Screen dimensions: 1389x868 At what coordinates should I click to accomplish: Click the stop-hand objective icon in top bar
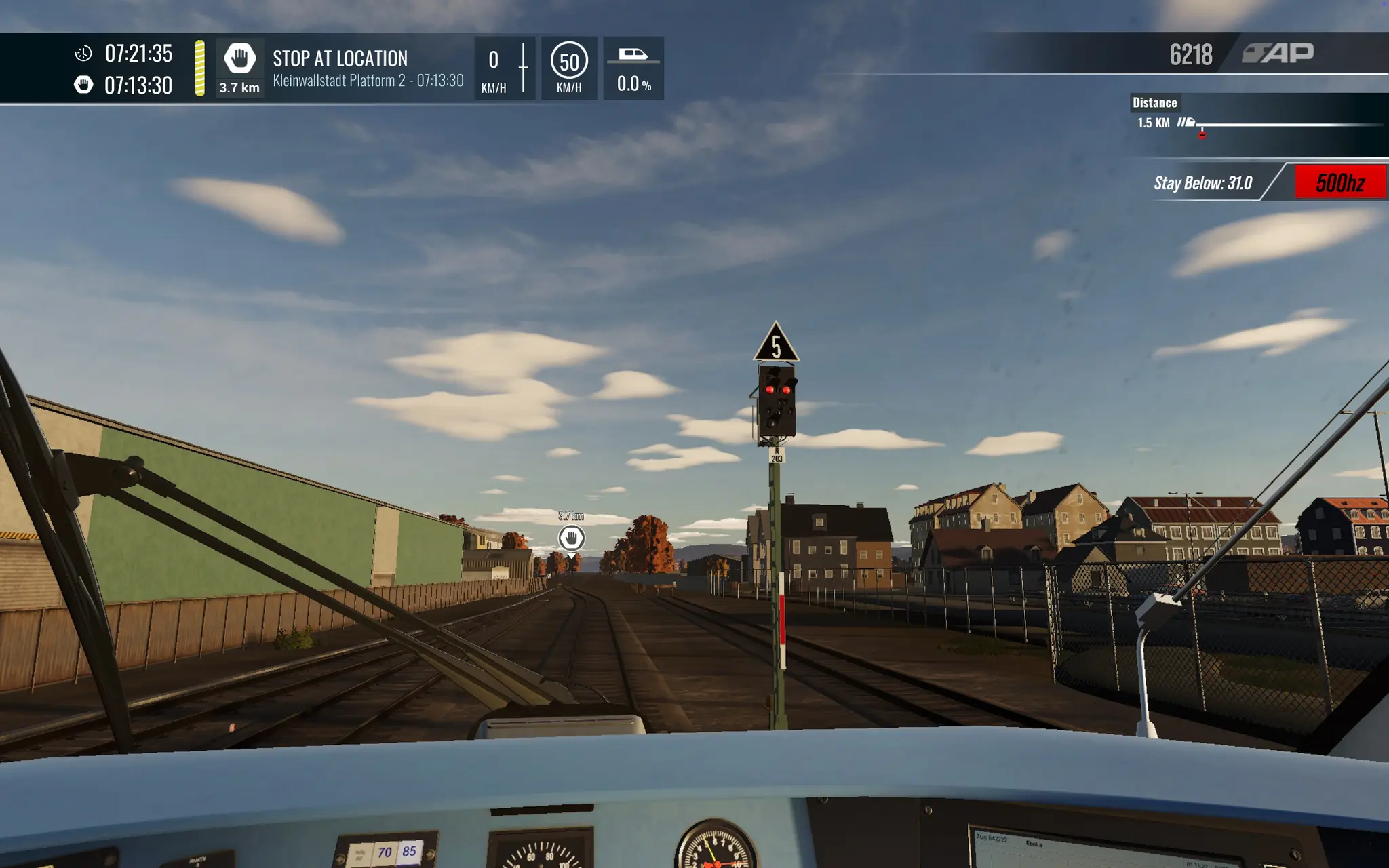click(x=239, y=58)
